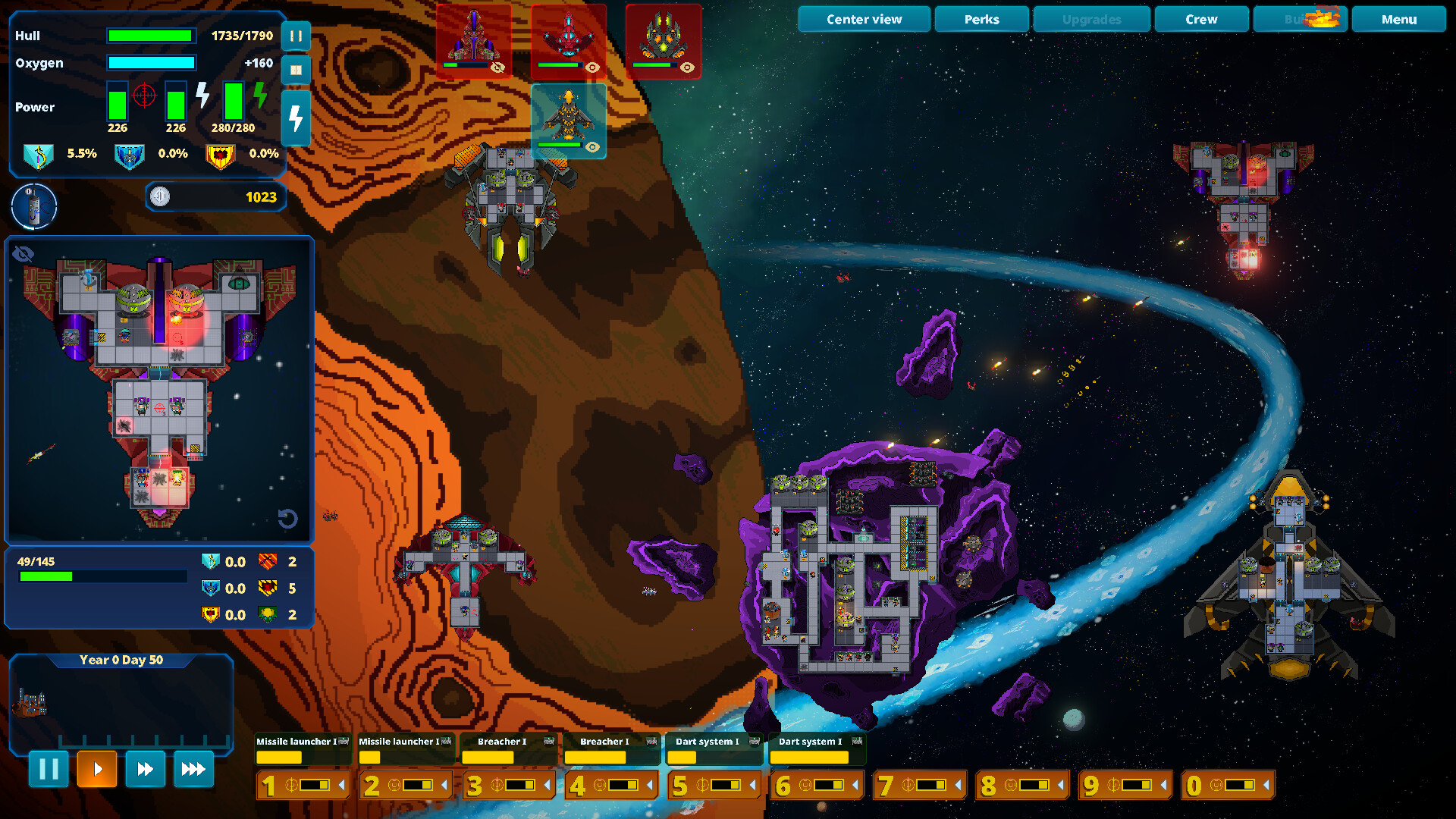Viewport: 1456px width, 819px height.
Task: Open the Crew panel from the top bar
Action: tap(1201, 19)
